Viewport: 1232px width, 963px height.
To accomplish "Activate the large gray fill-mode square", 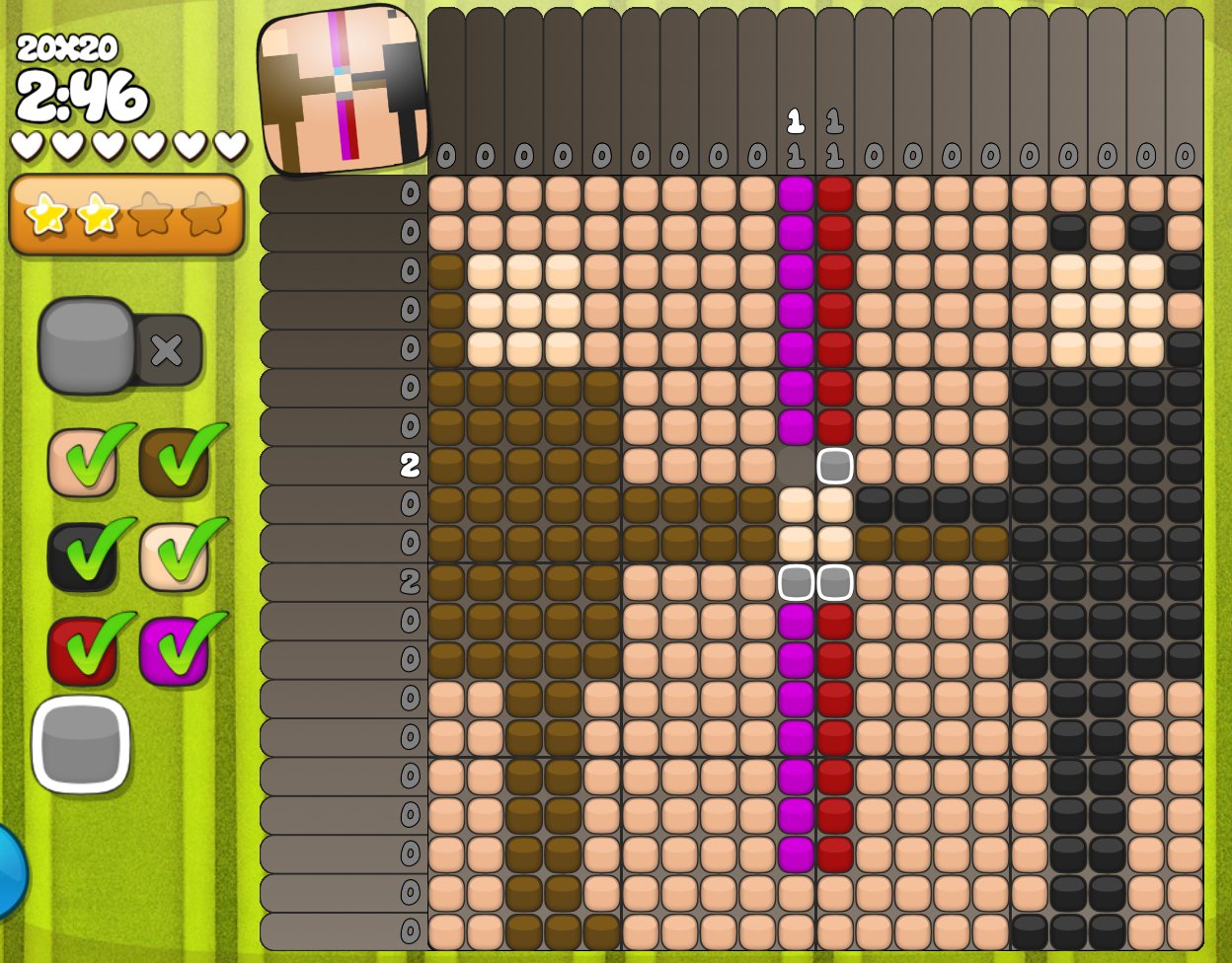I will click(x=87, y=345).
